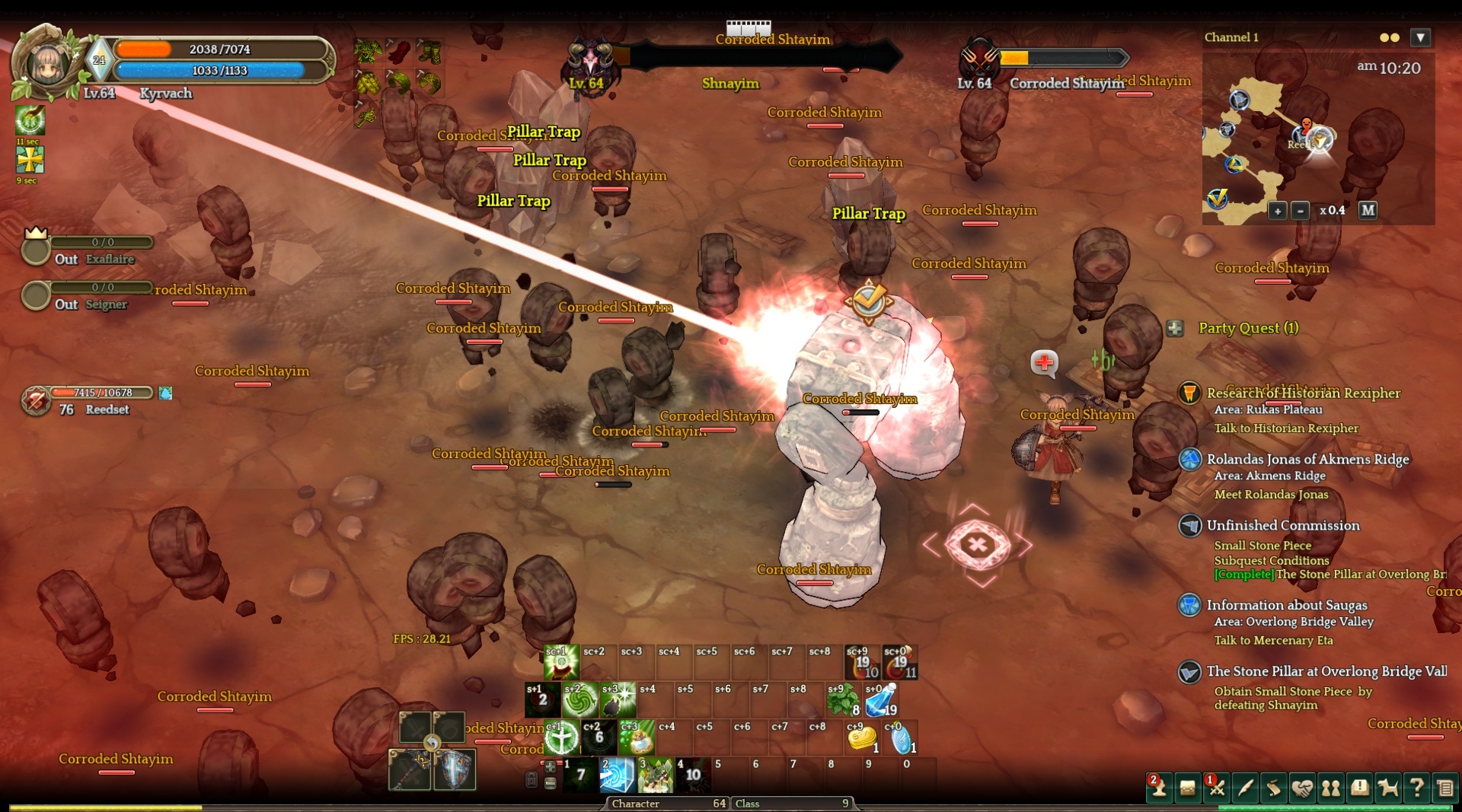Activate the blue cube skill in slot 2
The image size is (1462, 812).
point(617,775)
